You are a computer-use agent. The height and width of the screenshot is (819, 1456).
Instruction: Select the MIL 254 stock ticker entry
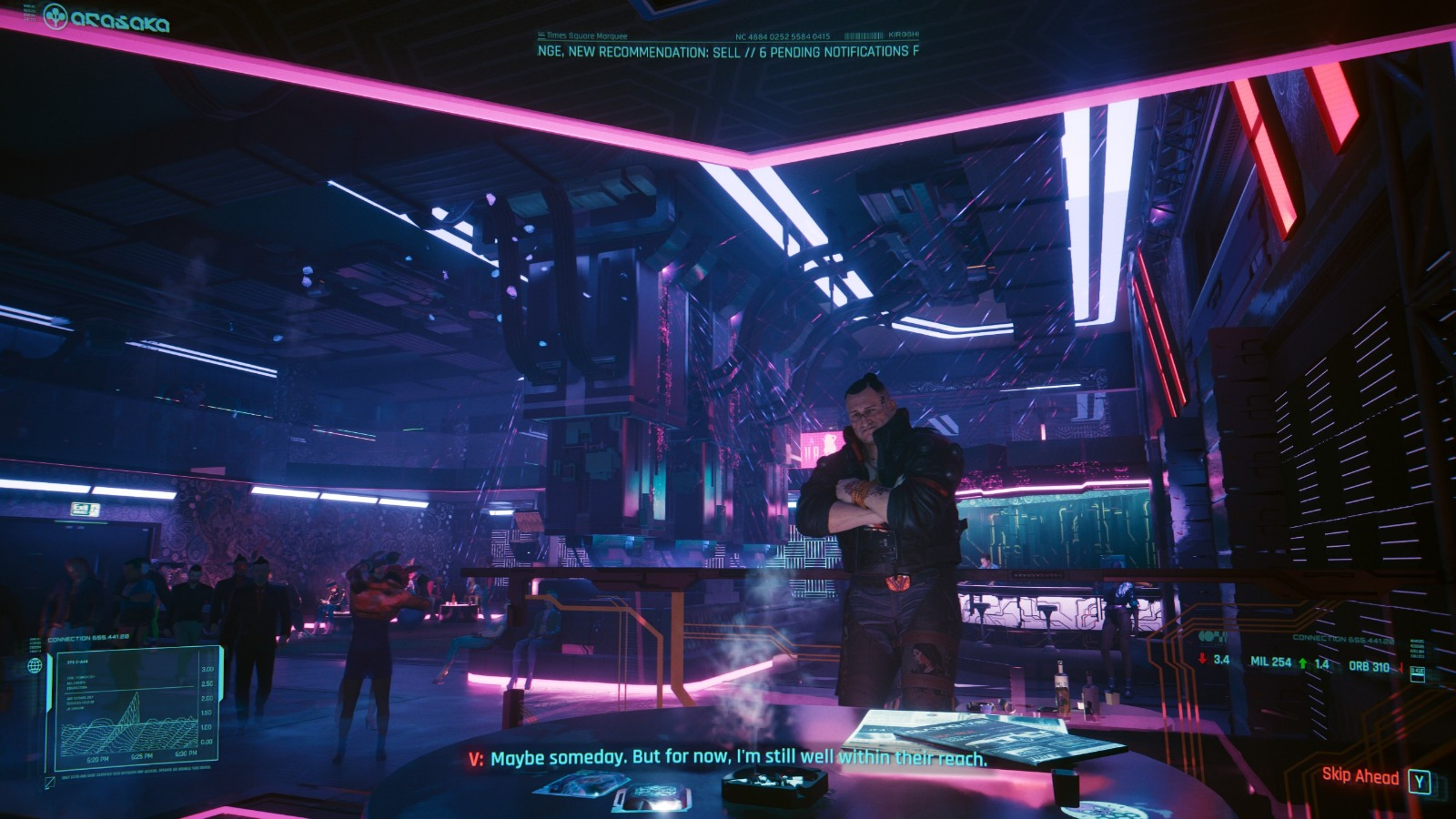pos(1270,662)
